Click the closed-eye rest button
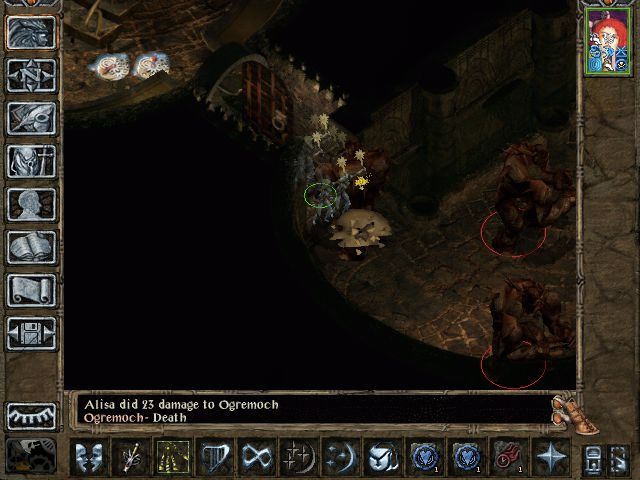The height and width of the screenshot is (480, 640). (31, 415)
